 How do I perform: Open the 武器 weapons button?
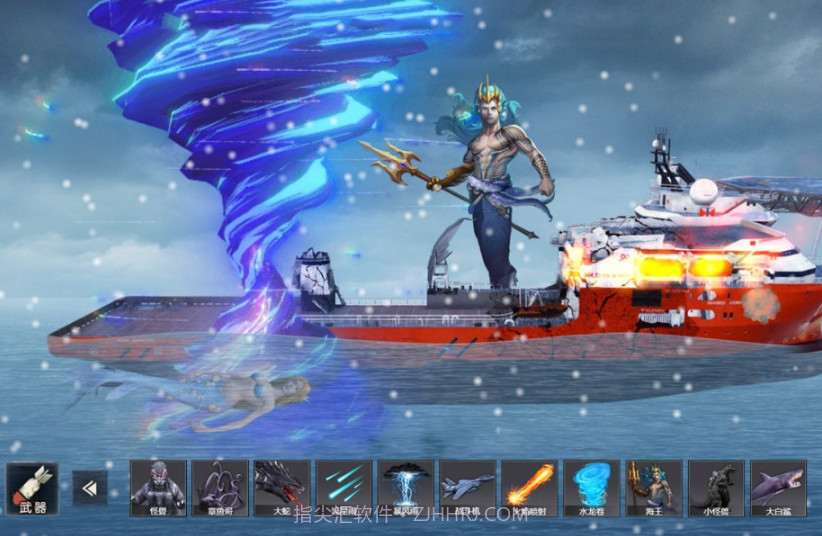point(32,488)
